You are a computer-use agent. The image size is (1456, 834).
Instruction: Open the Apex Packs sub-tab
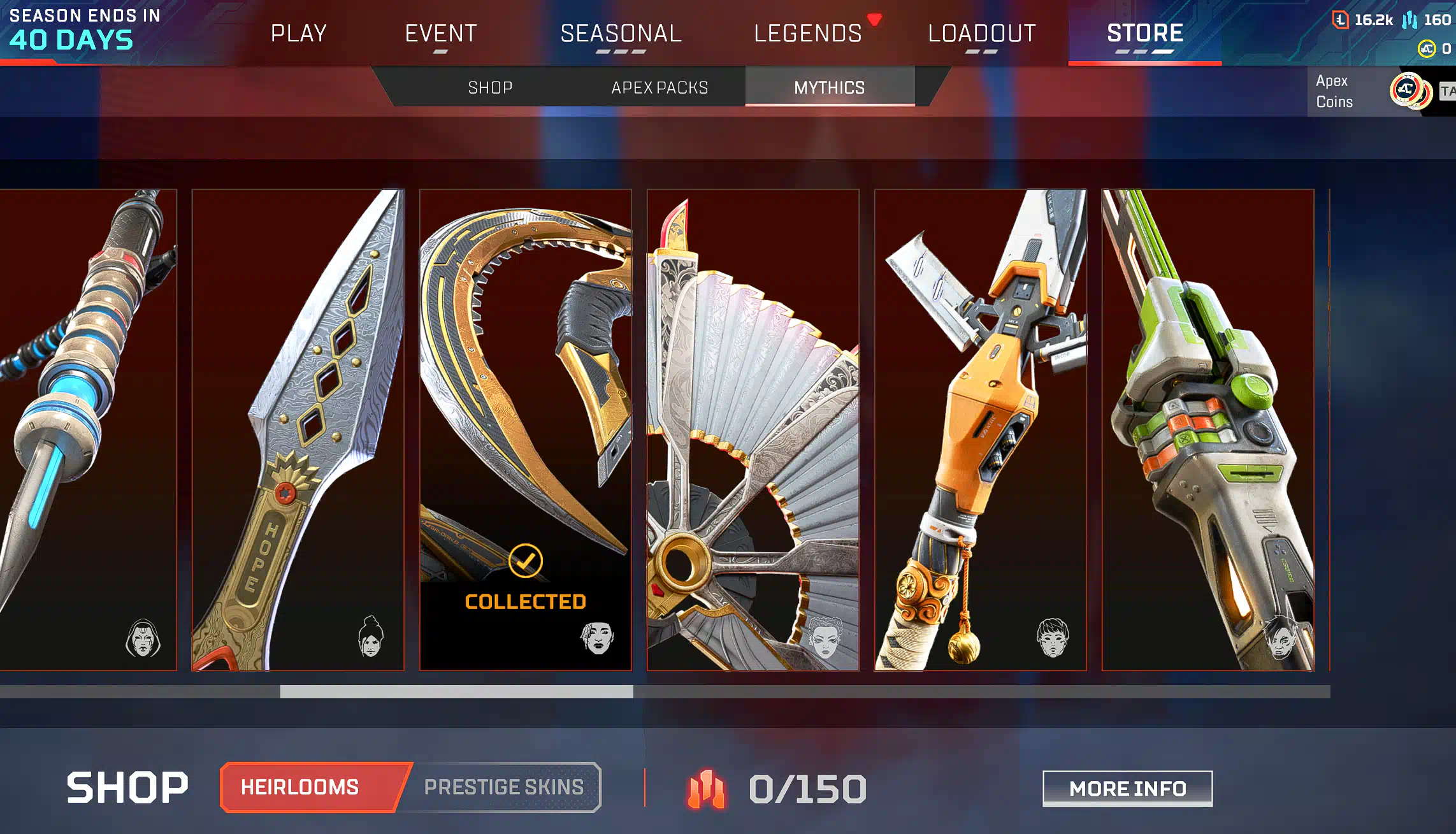click(660, 87)
